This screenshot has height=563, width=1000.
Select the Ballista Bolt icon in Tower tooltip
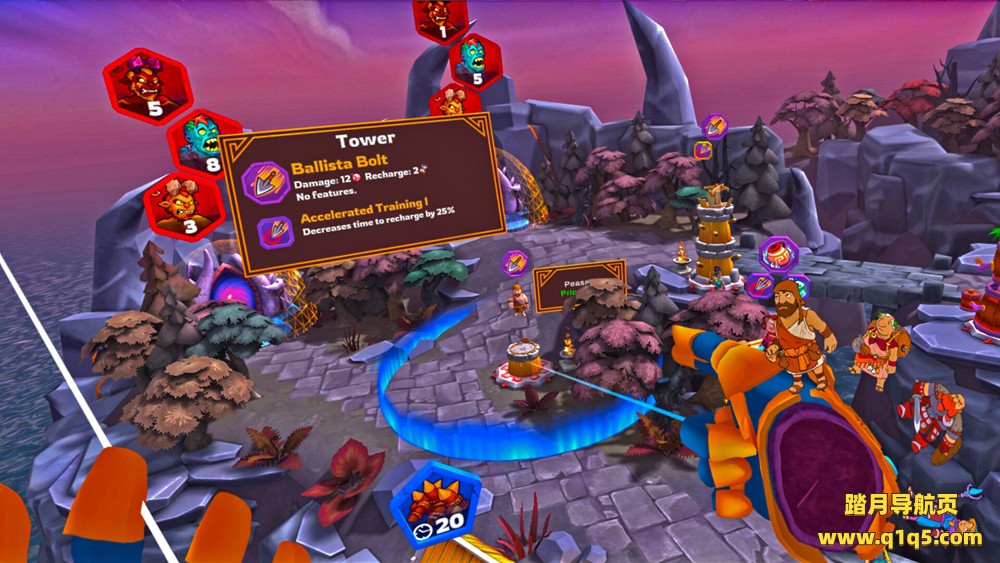[267, 184]
